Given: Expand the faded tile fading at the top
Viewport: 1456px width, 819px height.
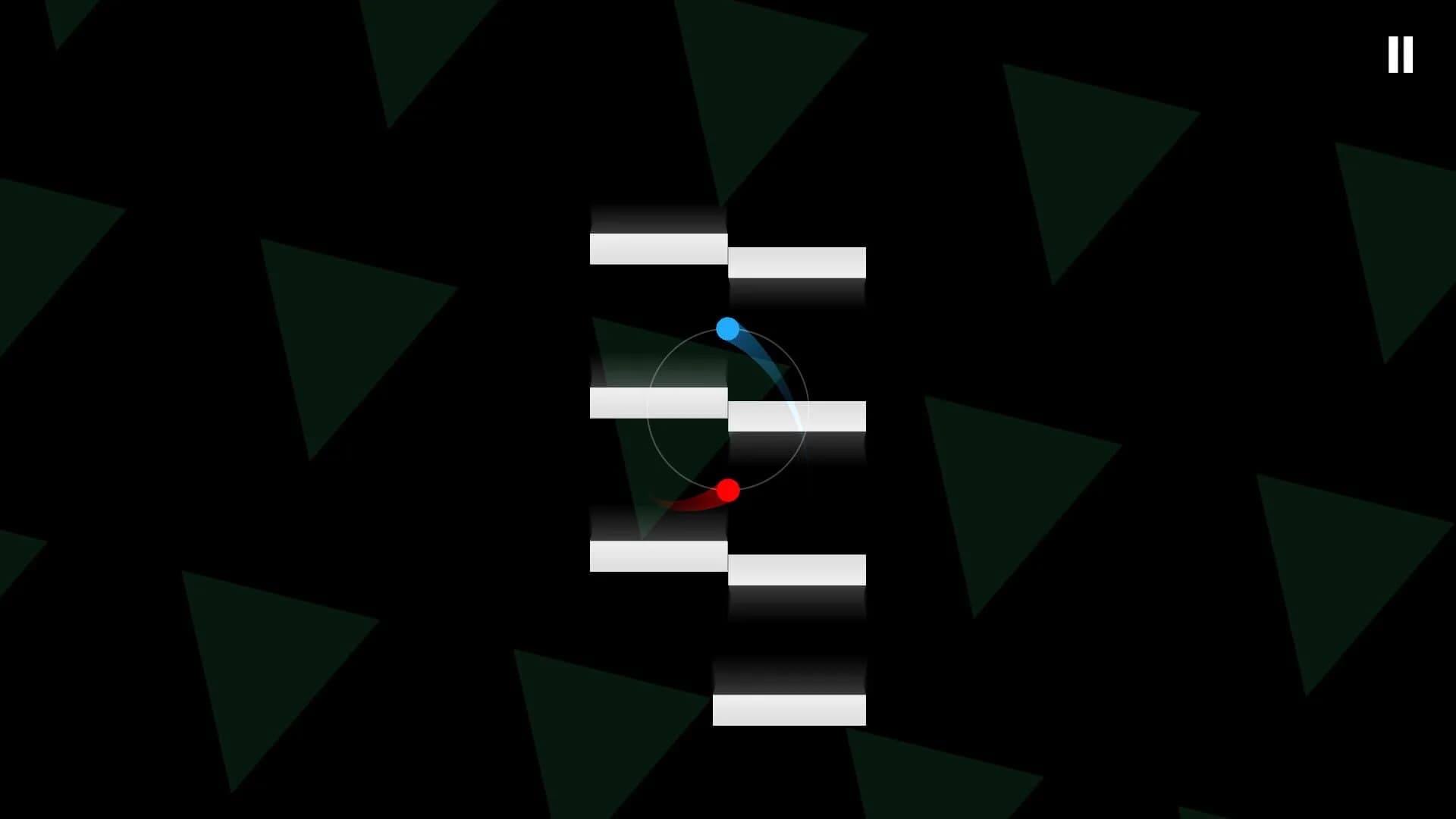Looking at the screenshot, I should [658, 216].
